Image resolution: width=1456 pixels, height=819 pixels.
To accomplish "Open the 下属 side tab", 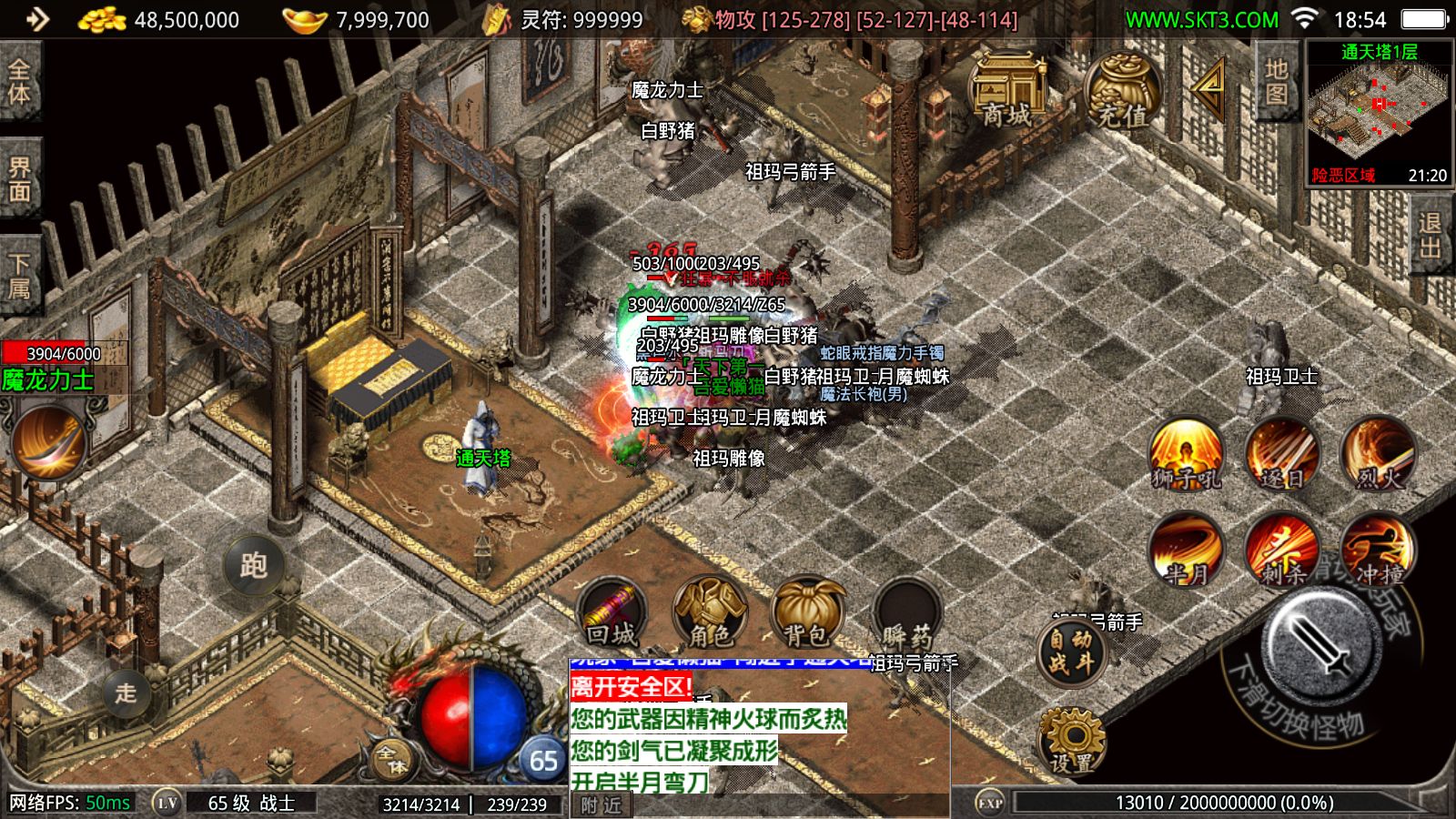I will (20, 277).
